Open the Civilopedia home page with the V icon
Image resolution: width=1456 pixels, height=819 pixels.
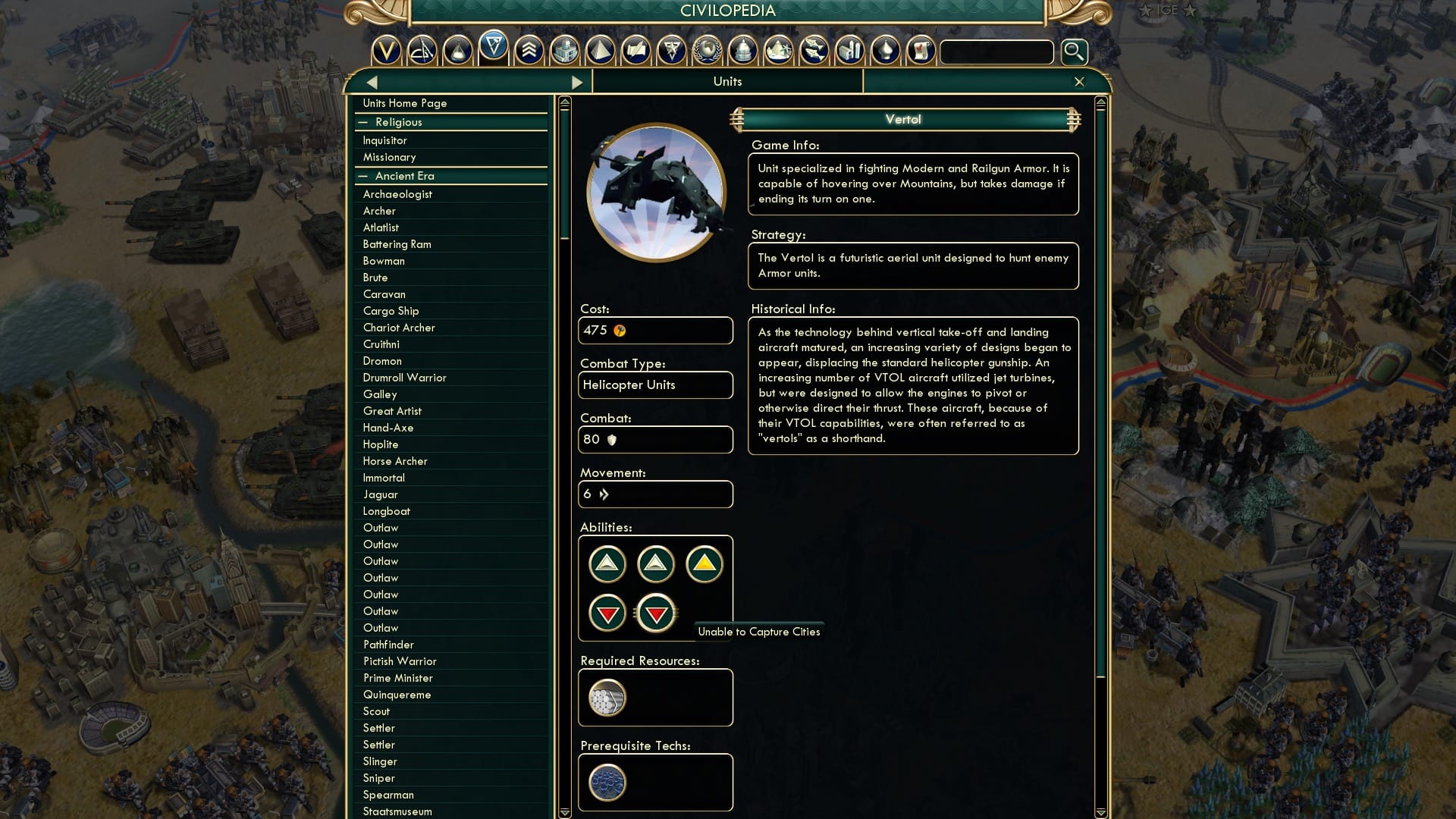387,51
